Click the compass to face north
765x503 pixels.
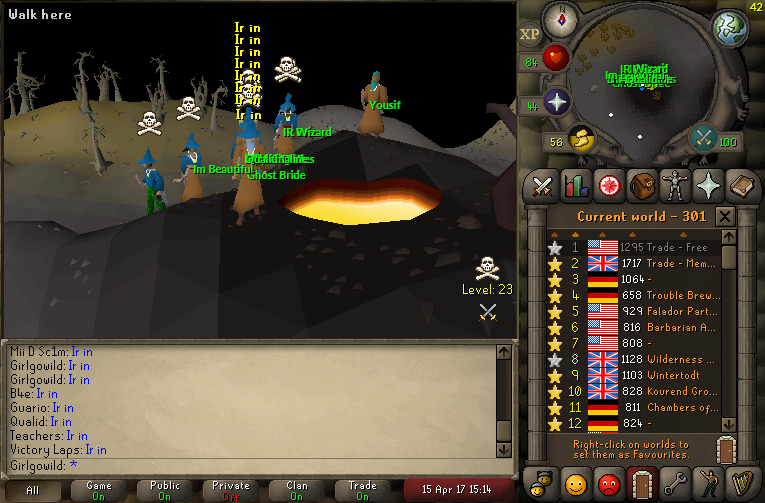click(x=561, y=20)
